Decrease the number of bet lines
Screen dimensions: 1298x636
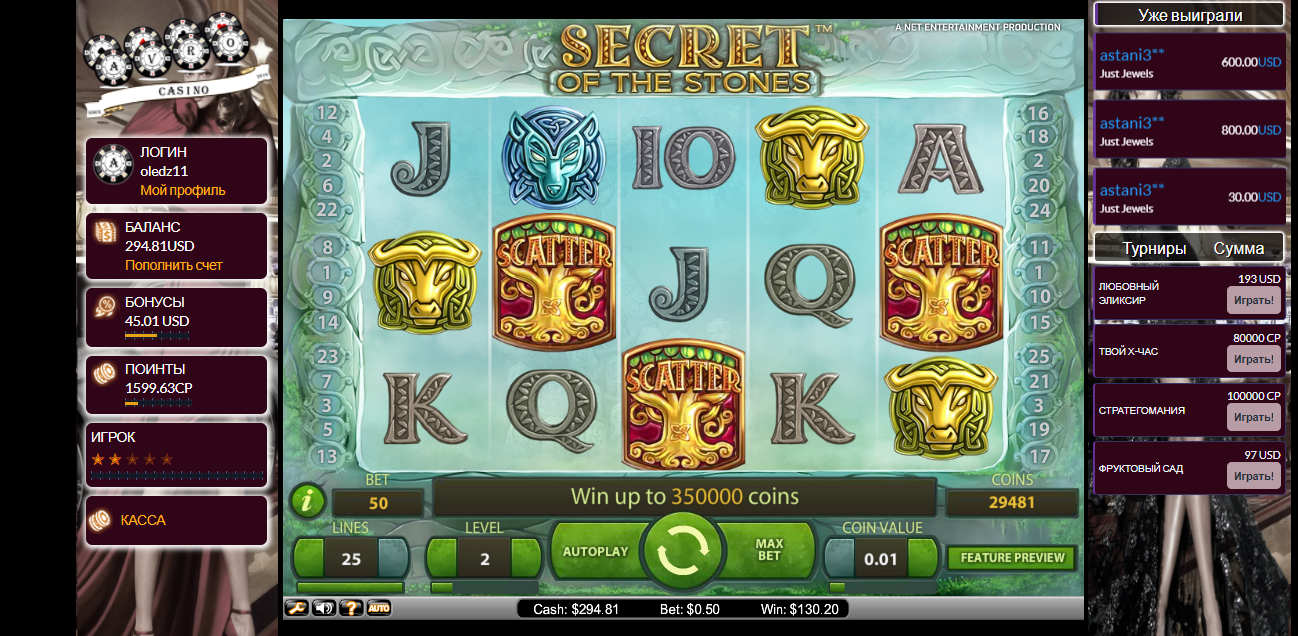point(310,558)
